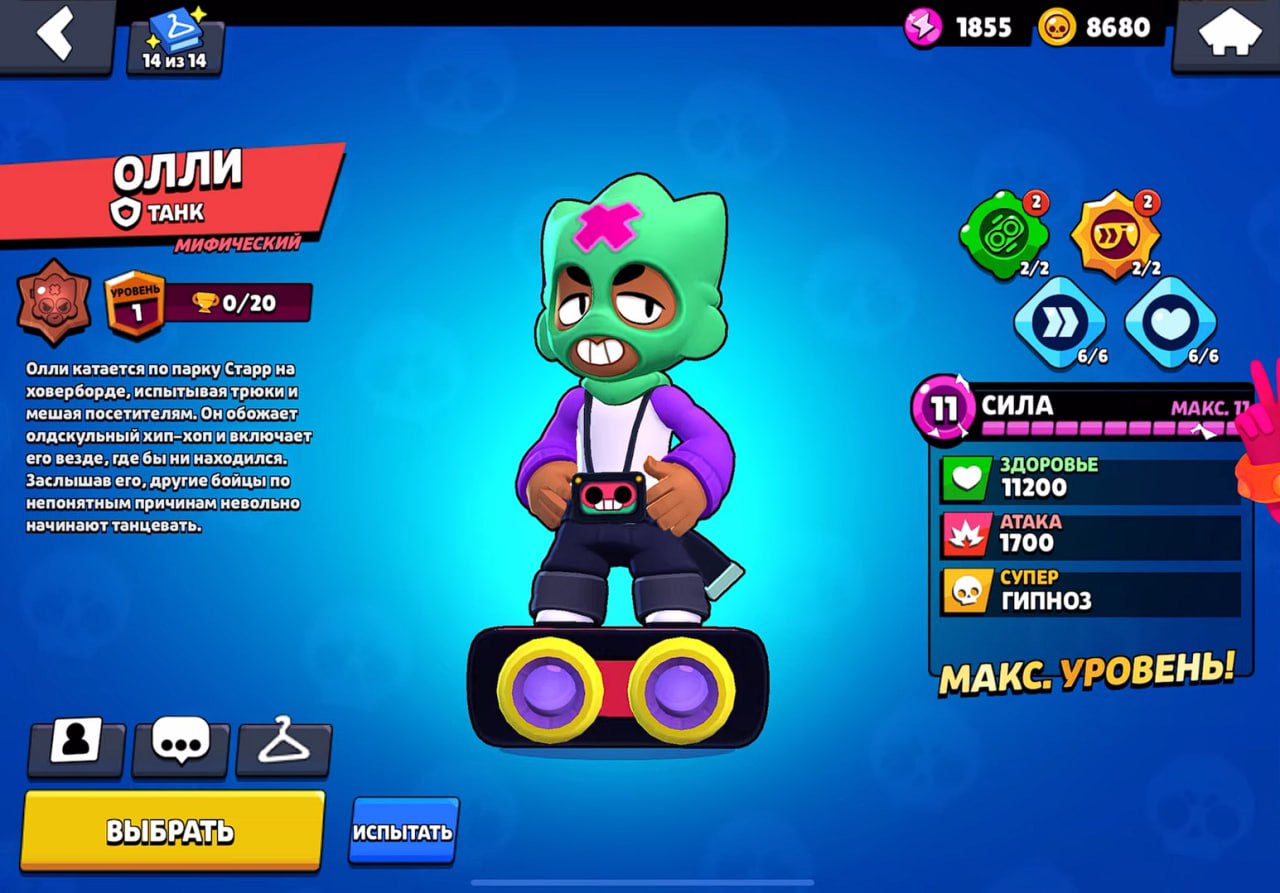Open the hanger skins button
Image resolution: width=1280 pixels, height=893 pixels.
pos(283,744)
